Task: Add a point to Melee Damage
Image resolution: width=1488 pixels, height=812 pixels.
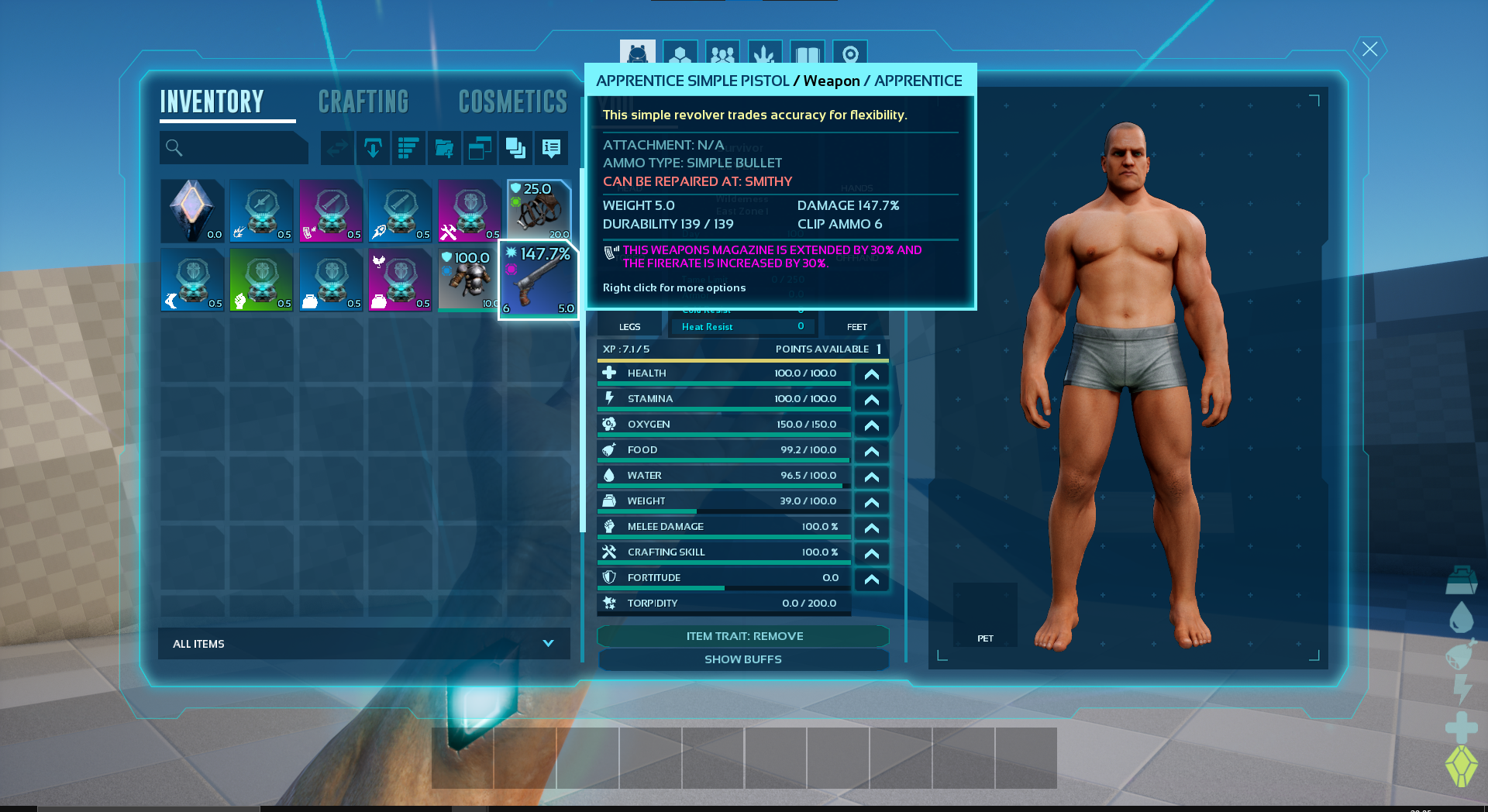Action: click(871, 528)
